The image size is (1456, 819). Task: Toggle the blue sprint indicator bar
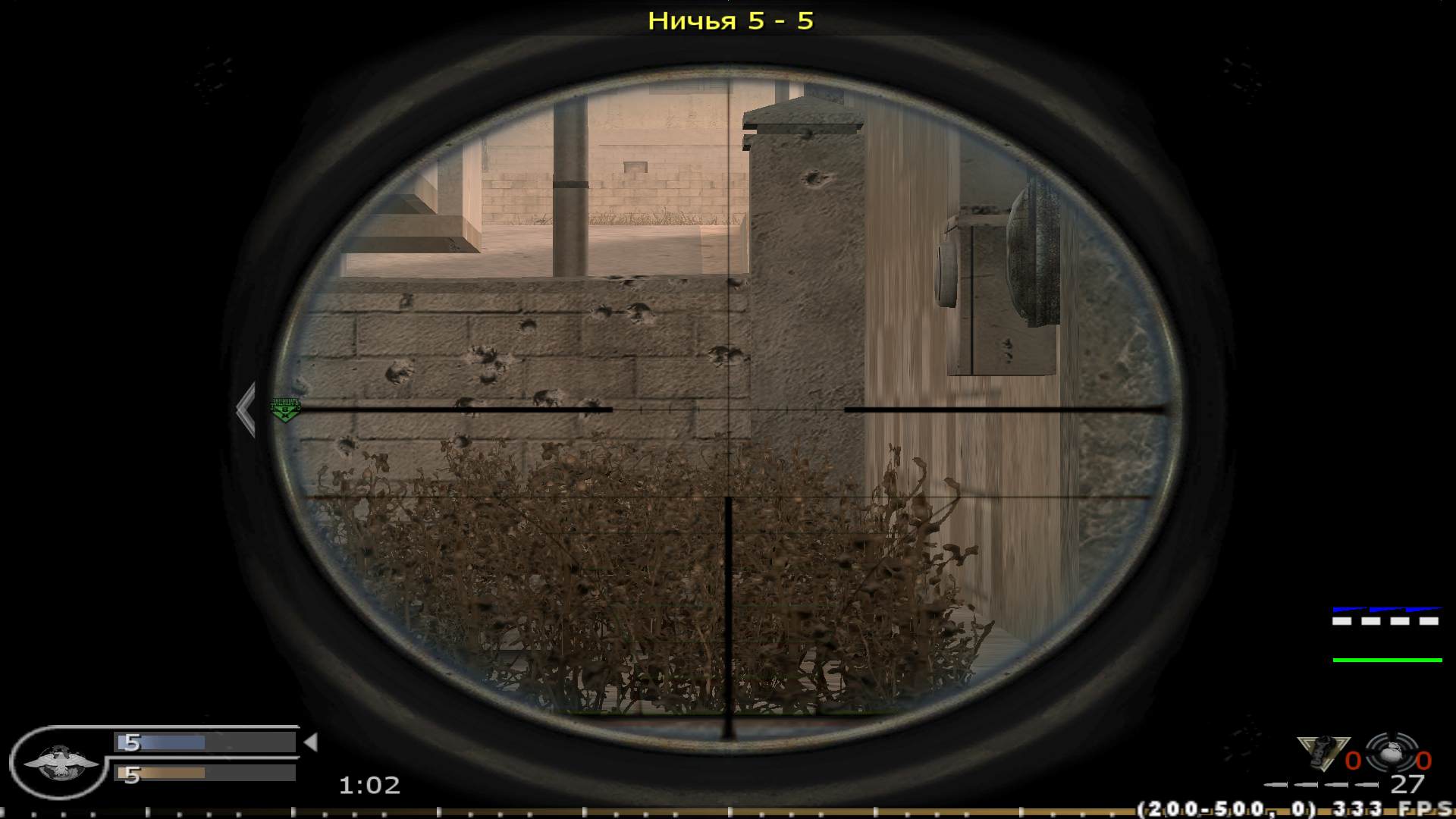click(x=1387, y=609)
